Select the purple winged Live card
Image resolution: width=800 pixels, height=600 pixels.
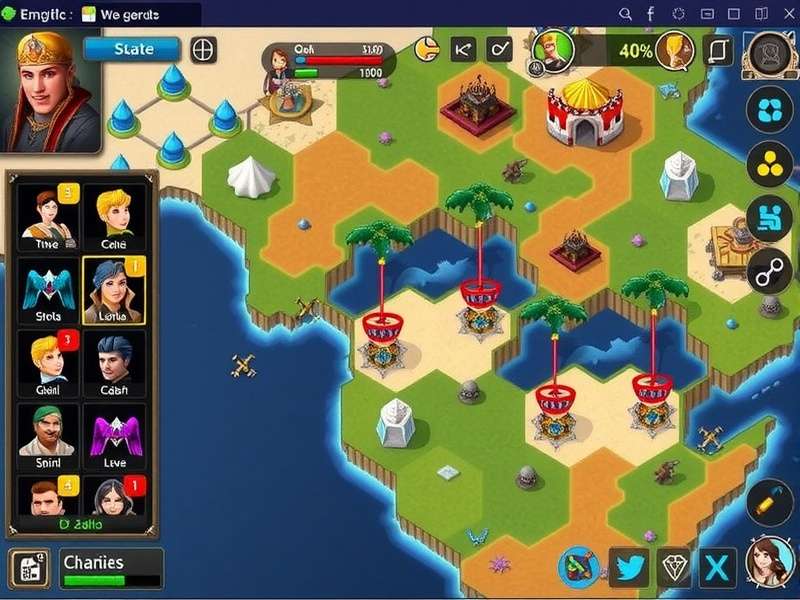[x=113, y=436]
